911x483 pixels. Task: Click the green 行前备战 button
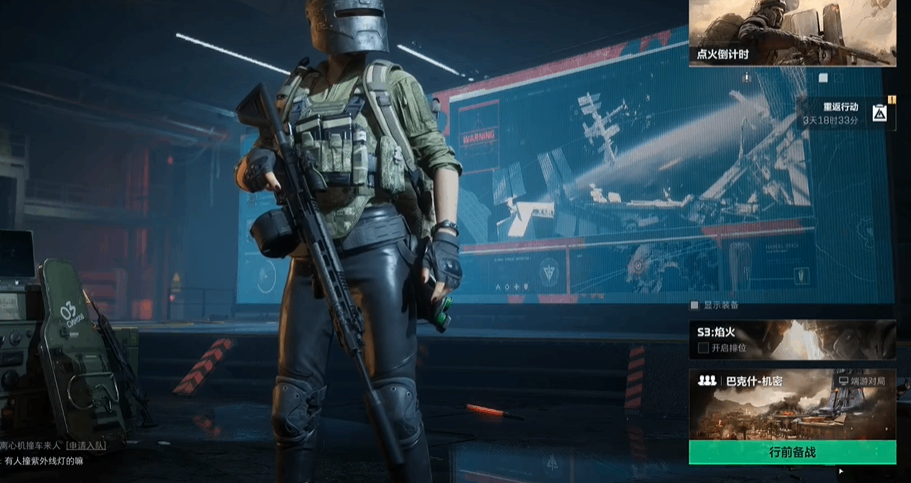[792, 452]
